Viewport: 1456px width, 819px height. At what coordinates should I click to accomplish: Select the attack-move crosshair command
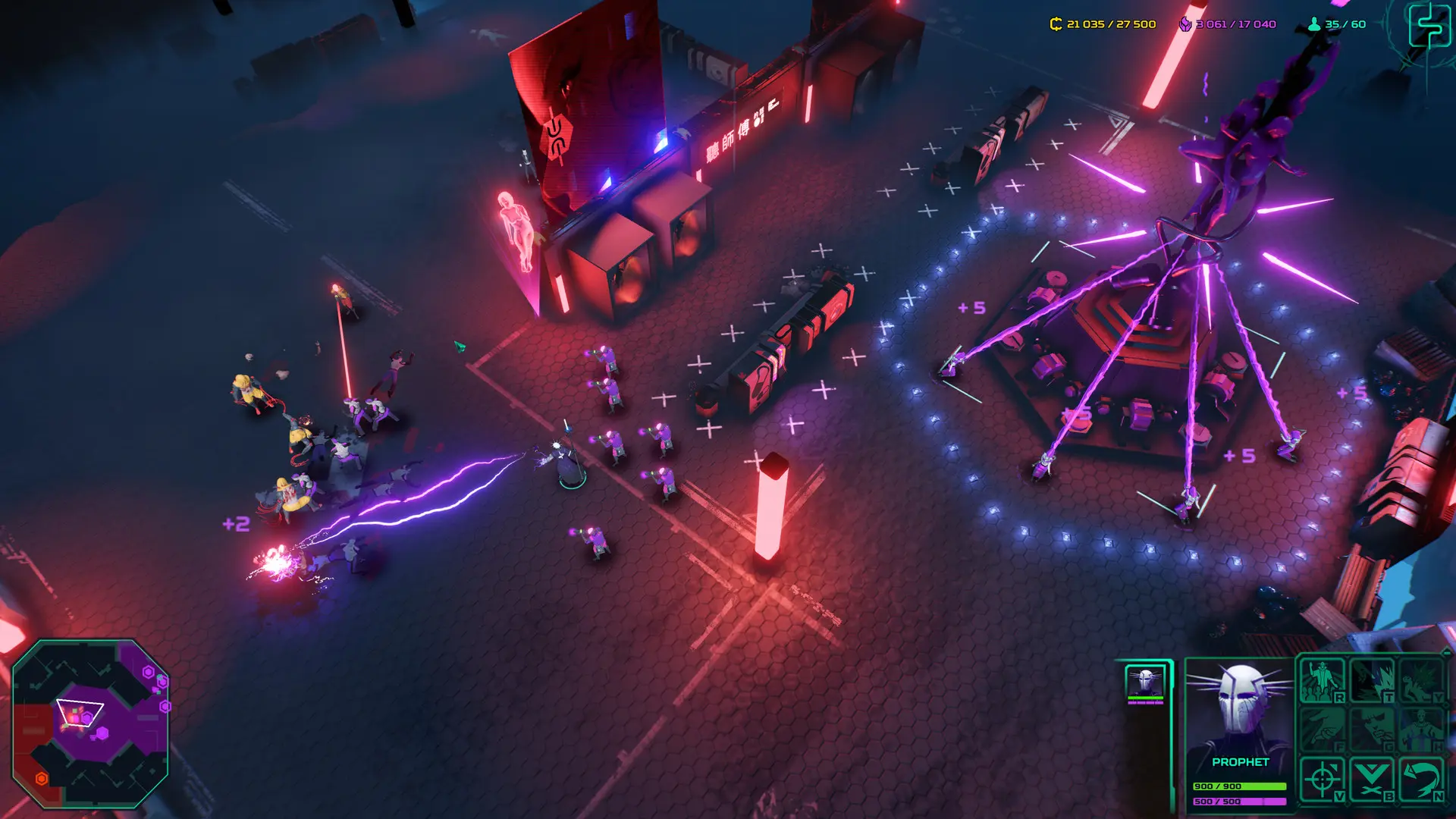pos(1321,778)
